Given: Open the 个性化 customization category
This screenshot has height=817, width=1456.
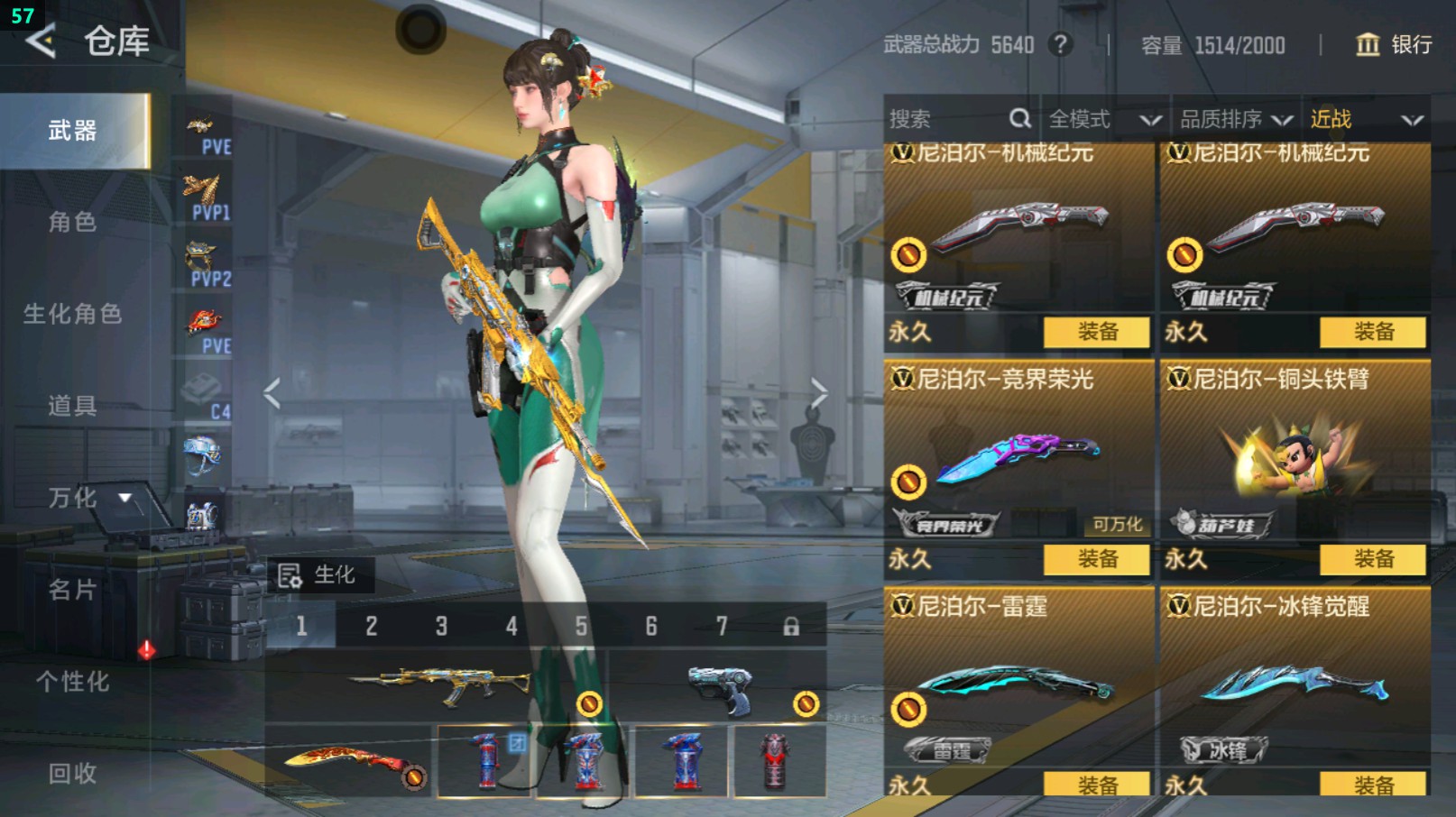Looking at the screenshot, I should tap(72, 682).
